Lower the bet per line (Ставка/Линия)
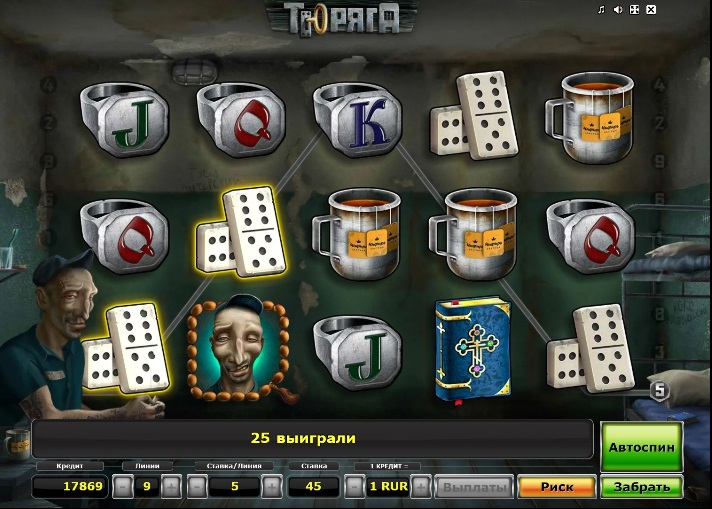Screen dimensions: 712x509 pos(197,487)
